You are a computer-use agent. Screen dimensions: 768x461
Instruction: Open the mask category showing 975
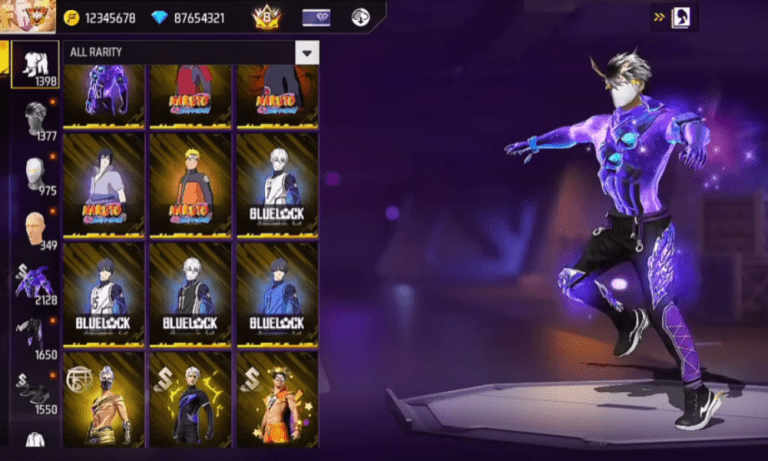pos(37,177)
